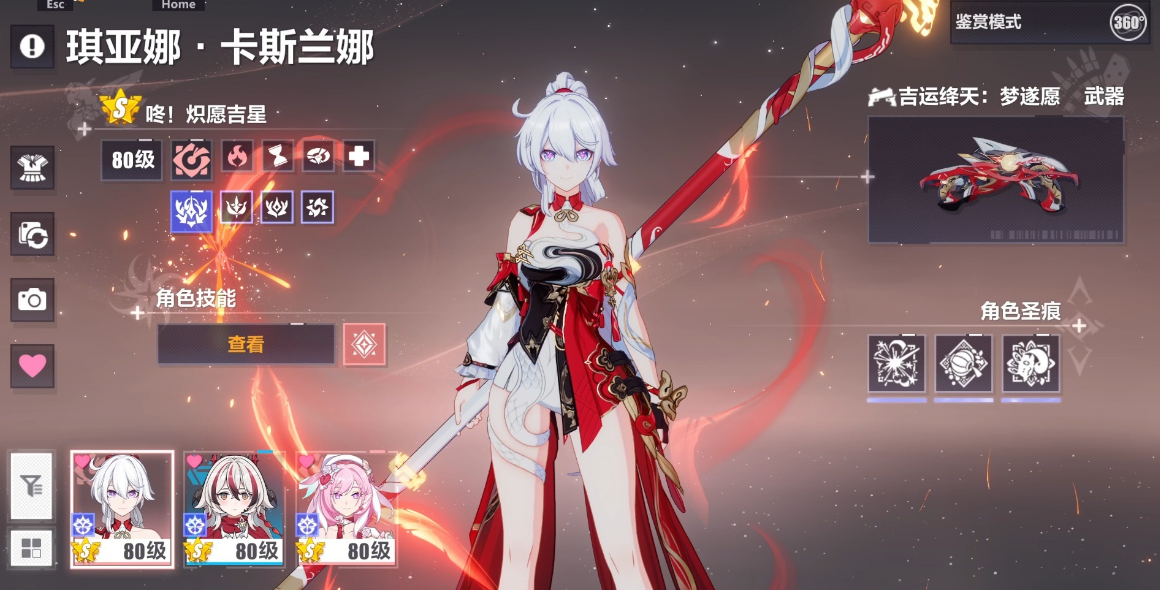Choose the pink-haired valkyrie portrait
The image size is (1160, 590).
point(346,509)
